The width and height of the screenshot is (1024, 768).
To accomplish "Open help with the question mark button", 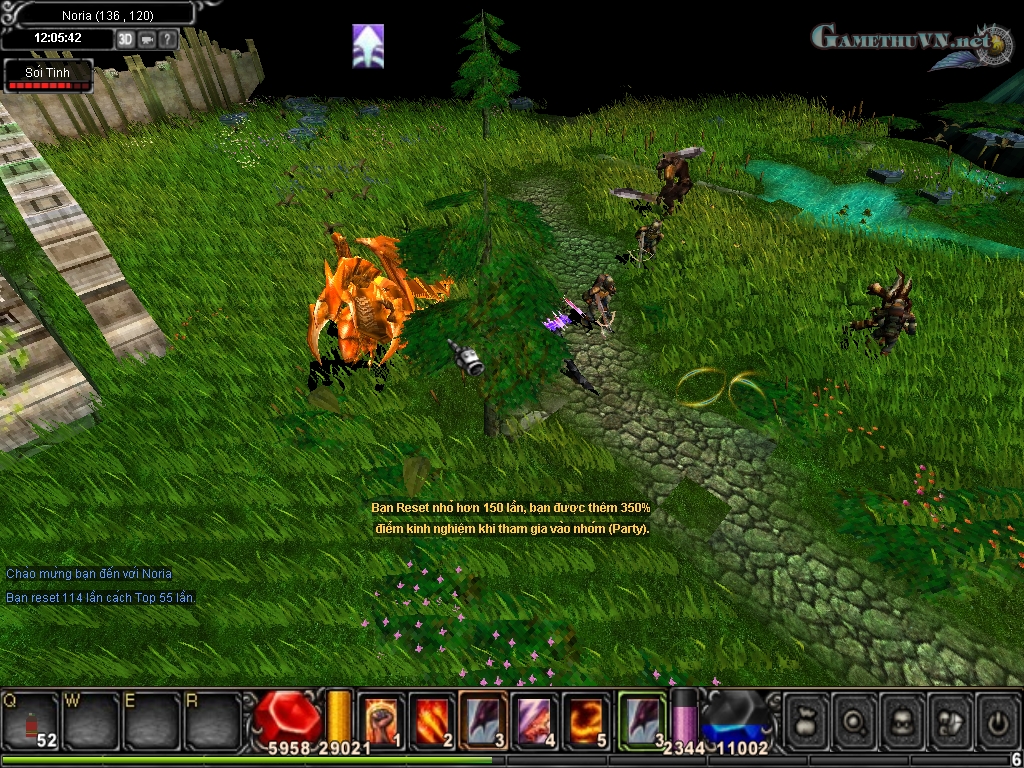I will click(168, 39).
